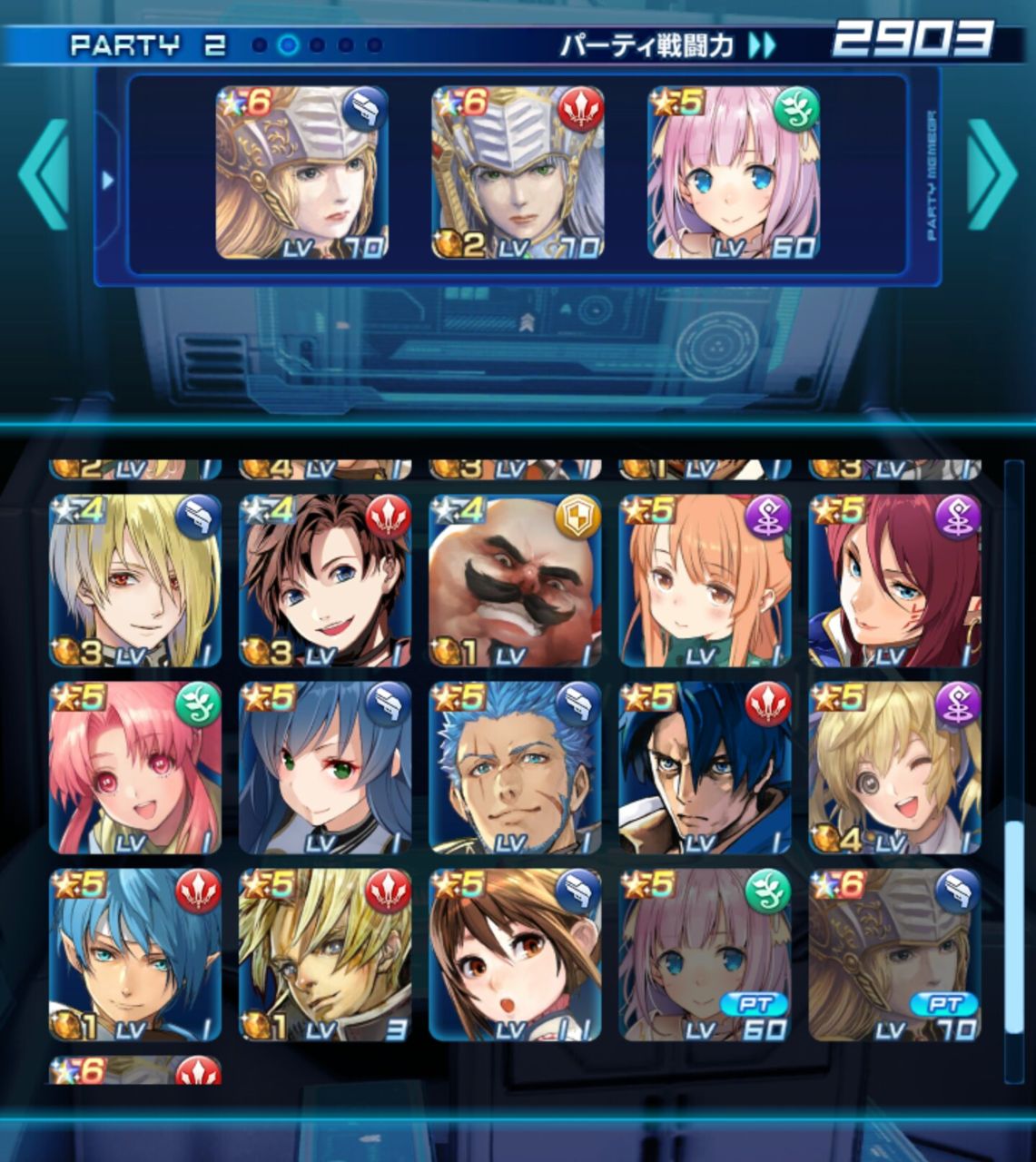Select the pink-haired girl in the party row
Viewport: 1036px width, 1162px height.
tap(733, 172)
